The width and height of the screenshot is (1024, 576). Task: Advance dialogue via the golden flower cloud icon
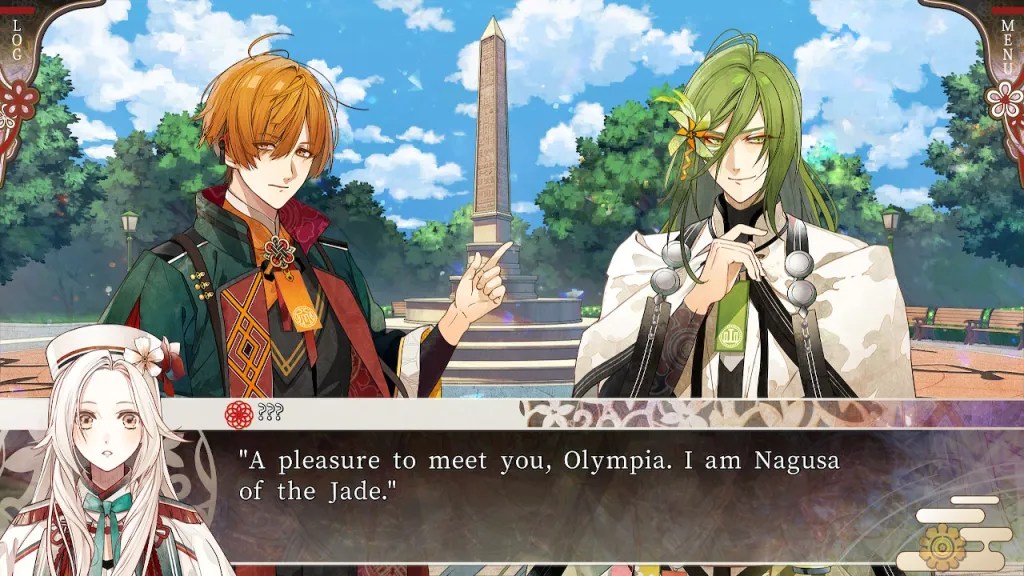point(942,545)
